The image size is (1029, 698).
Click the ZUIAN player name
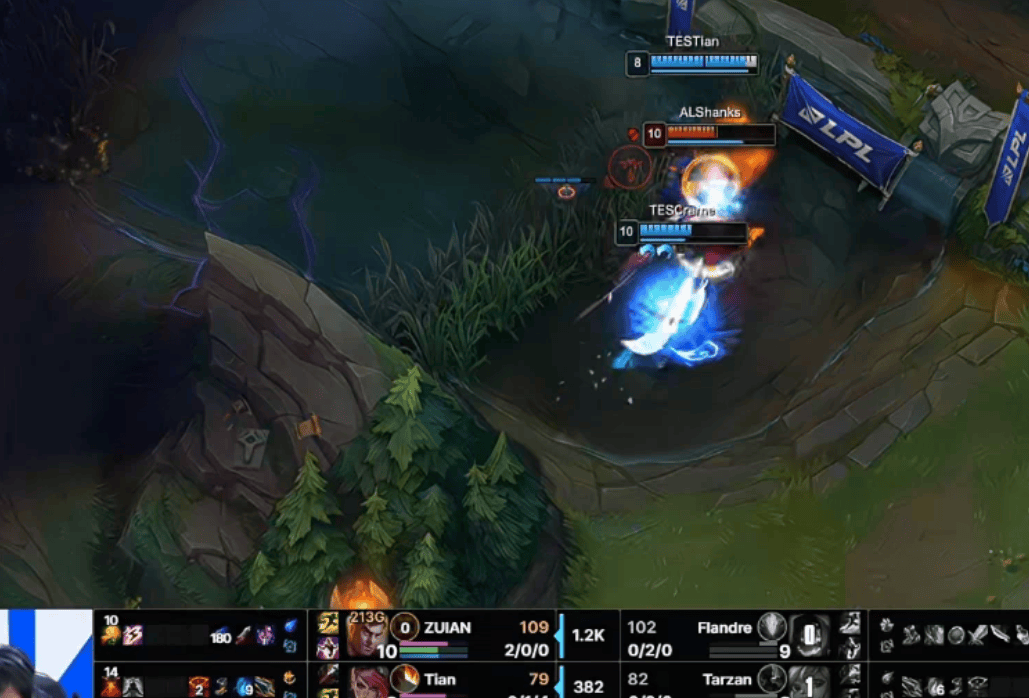click(x=447, y=628)
